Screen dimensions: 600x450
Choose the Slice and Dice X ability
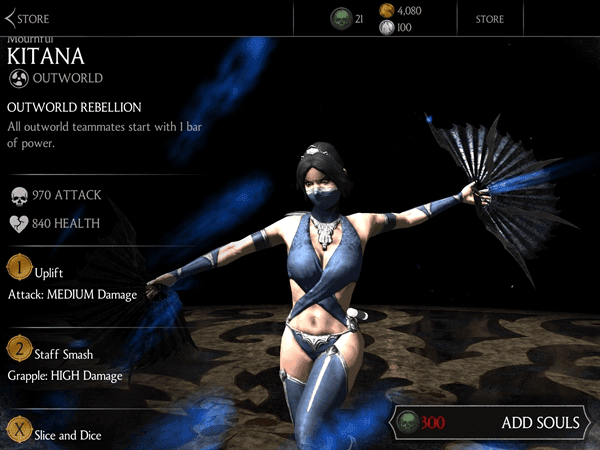coord(65,435)
